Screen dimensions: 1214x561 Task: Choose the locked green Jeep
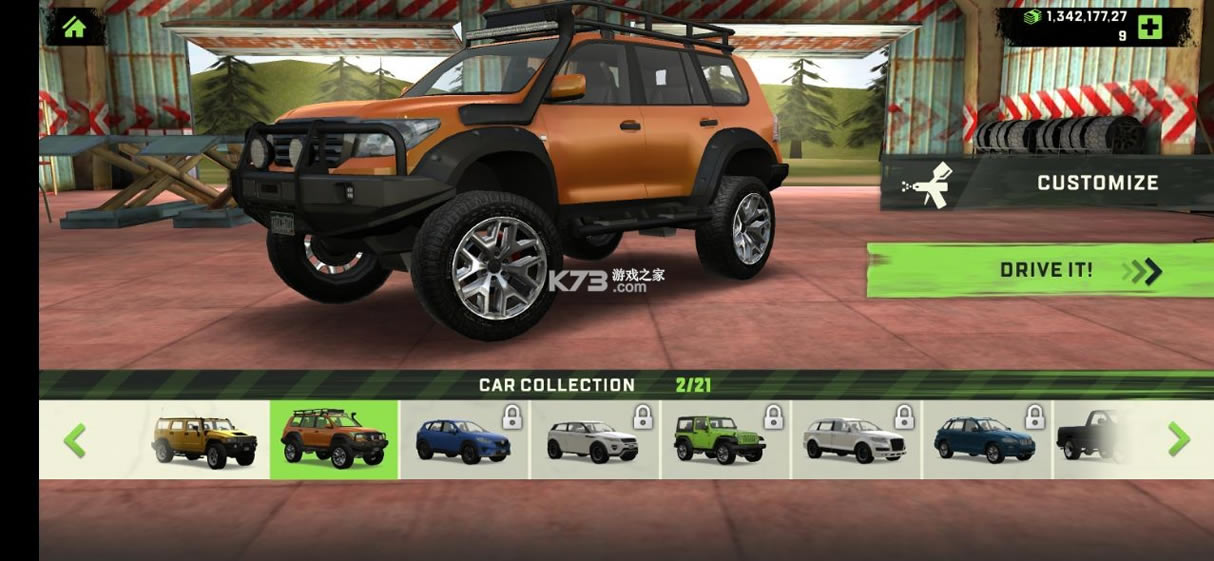(x=725, y=440)
